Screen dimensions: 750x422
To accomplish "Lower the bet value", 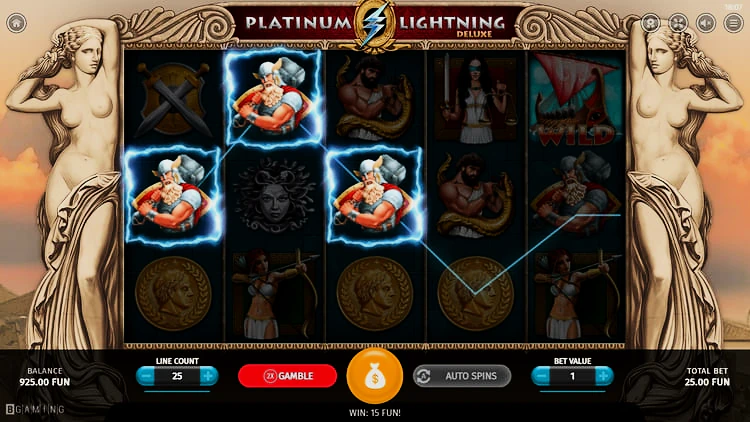I will click(x=542, y=376).
